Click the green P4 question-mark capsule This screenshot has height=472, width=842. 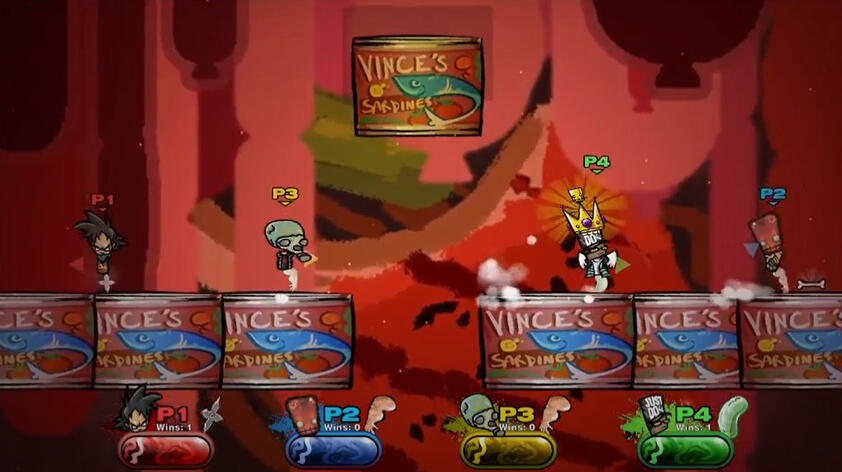(685, 450)
